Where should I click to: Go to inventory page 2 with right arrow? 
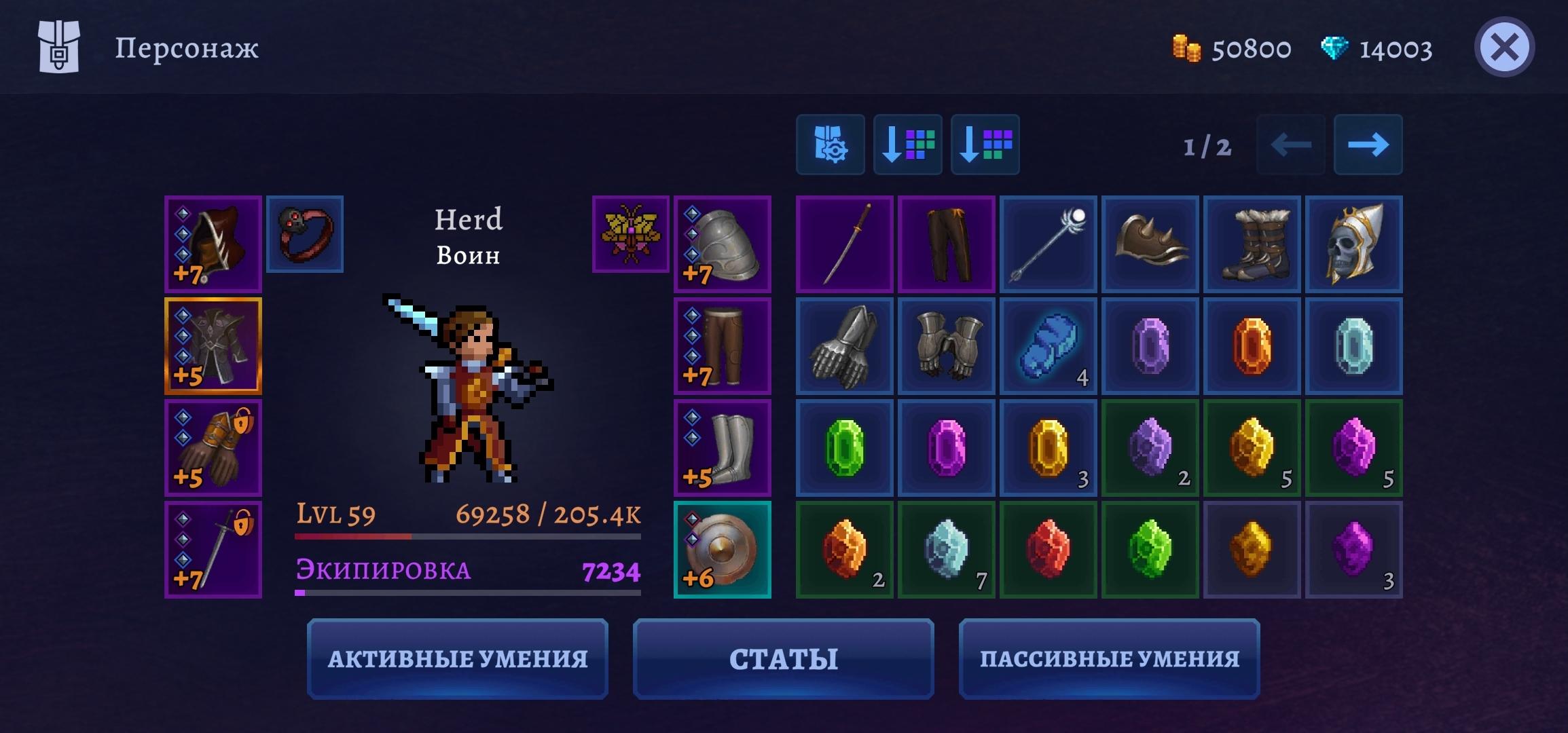pos(1368,144)
